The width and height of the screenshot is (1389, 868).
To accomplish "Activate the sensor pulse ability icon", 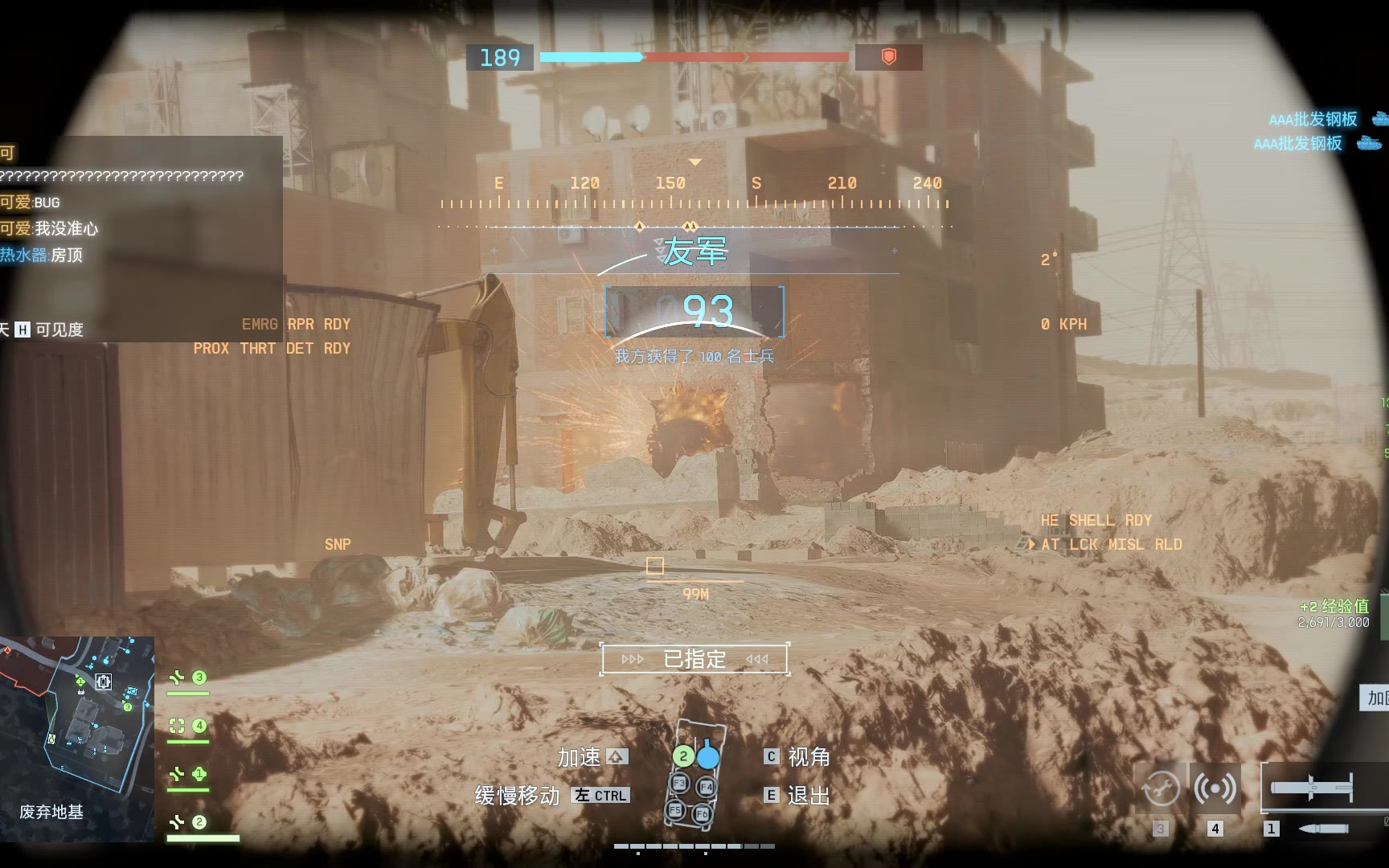I will click(x=1215, y=788).
